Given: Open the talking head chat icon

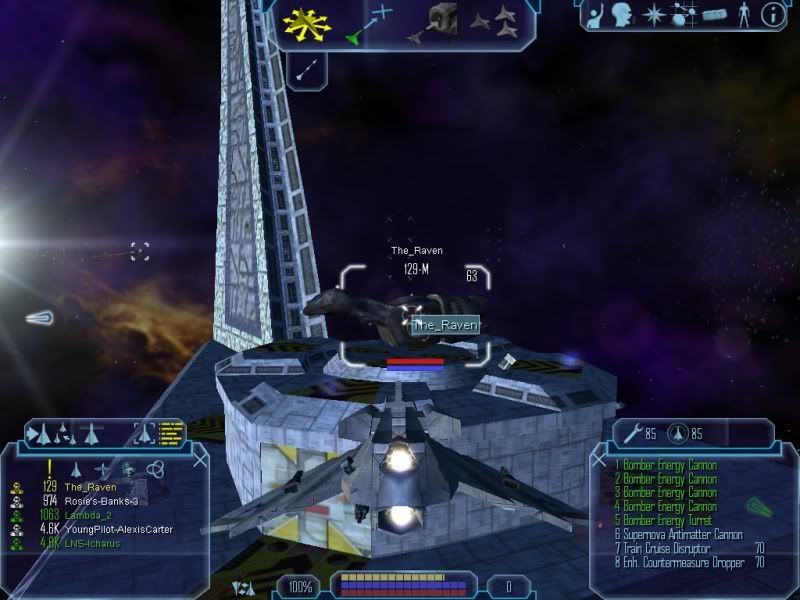Looking at the screenshot, I should pos(623,15).
